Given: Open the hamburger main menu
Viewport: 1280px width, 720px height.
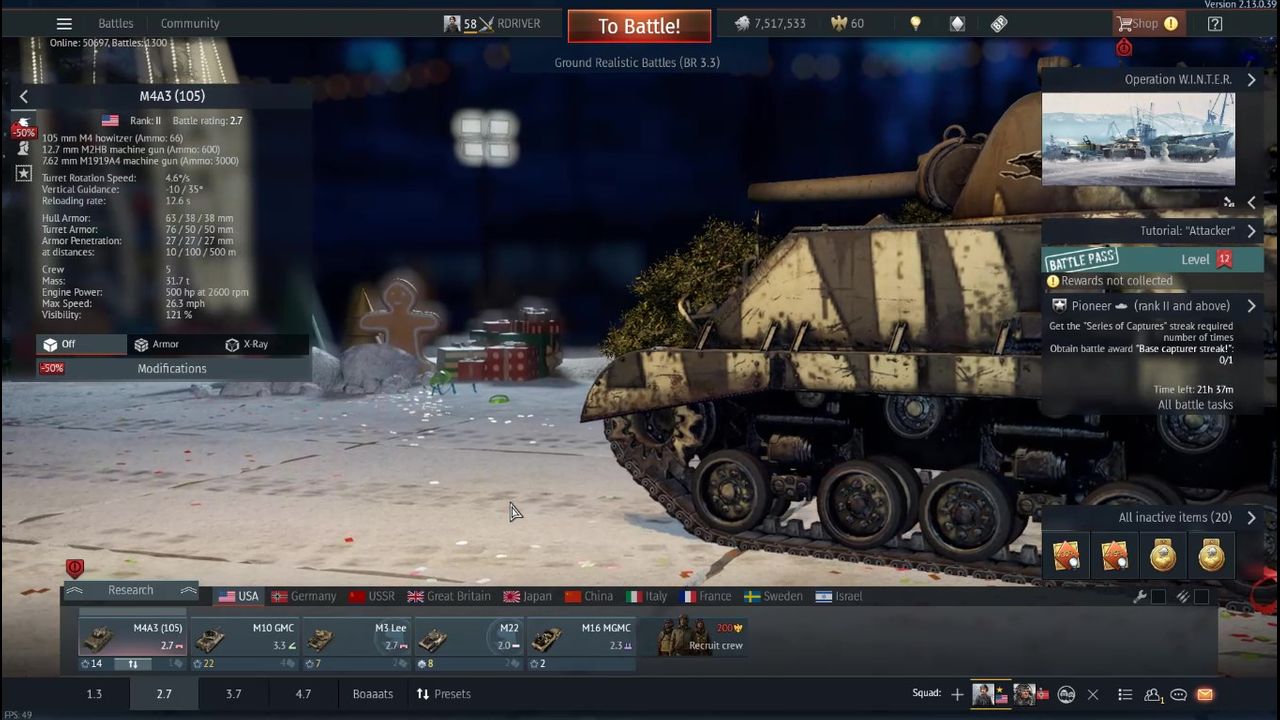Looking at the screenshot, I should tap(64, 23).
